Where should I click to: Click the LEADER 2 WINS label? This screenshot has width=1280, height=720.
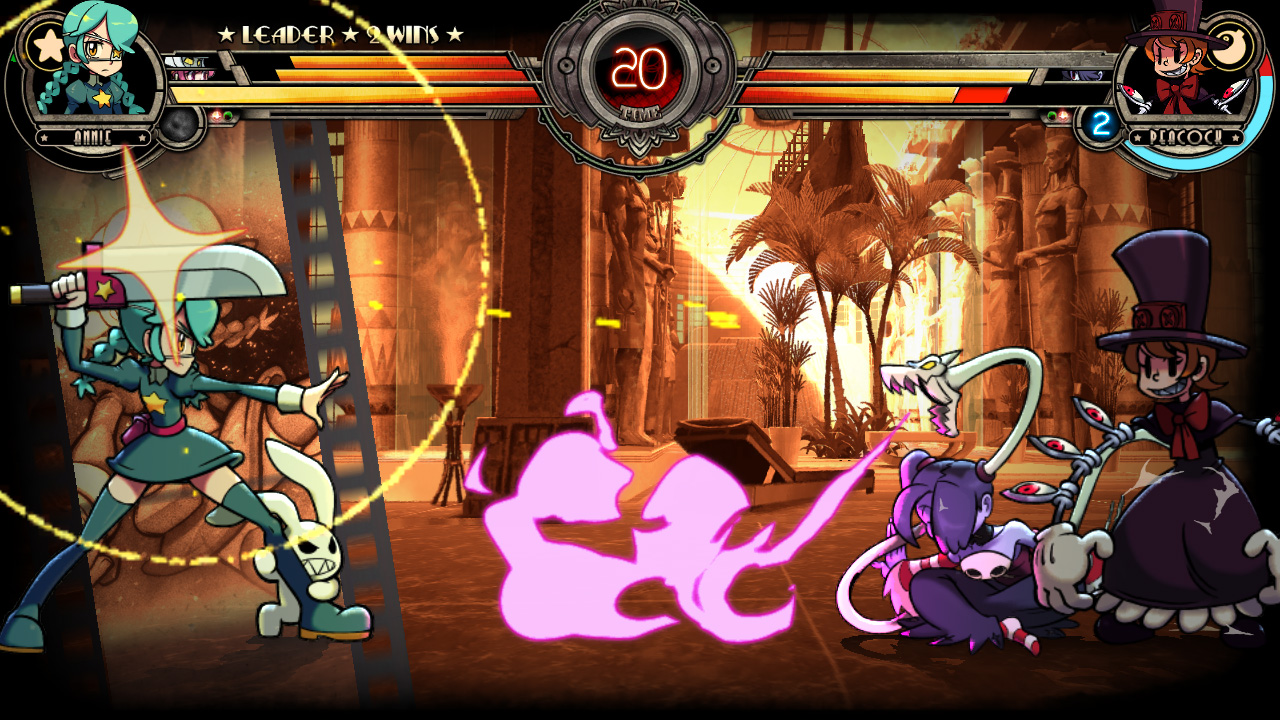(338, 32)
